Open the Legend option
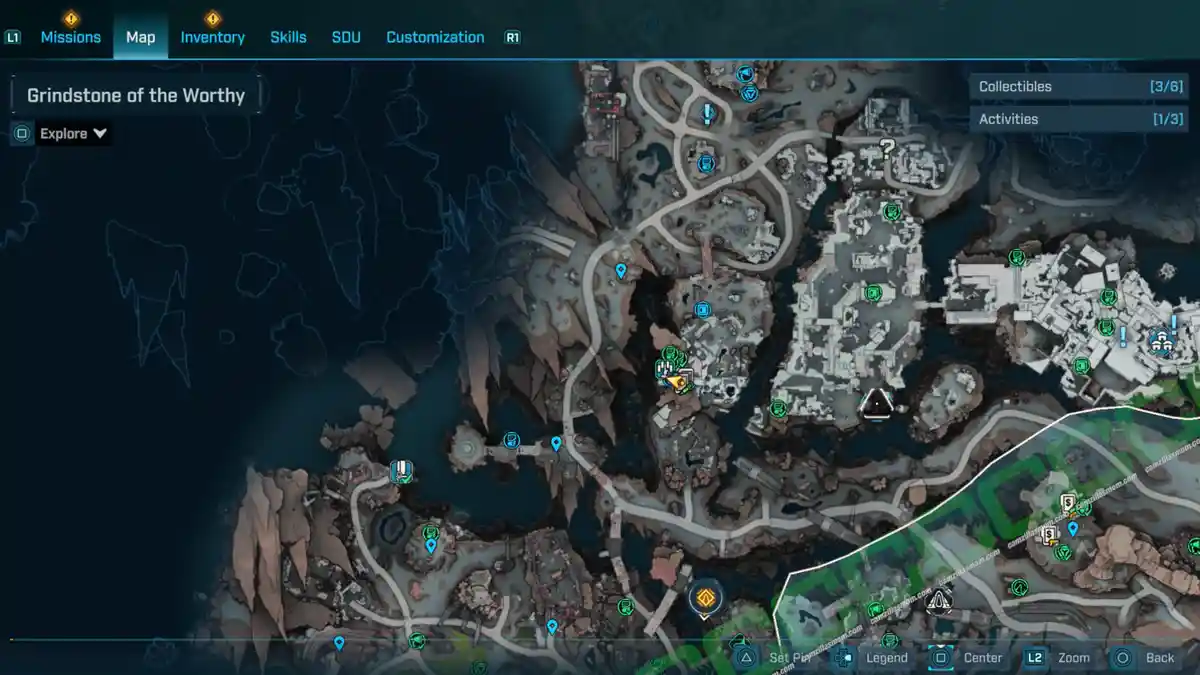The height and width of the screenshot is (675, 1200). (885, 657)
